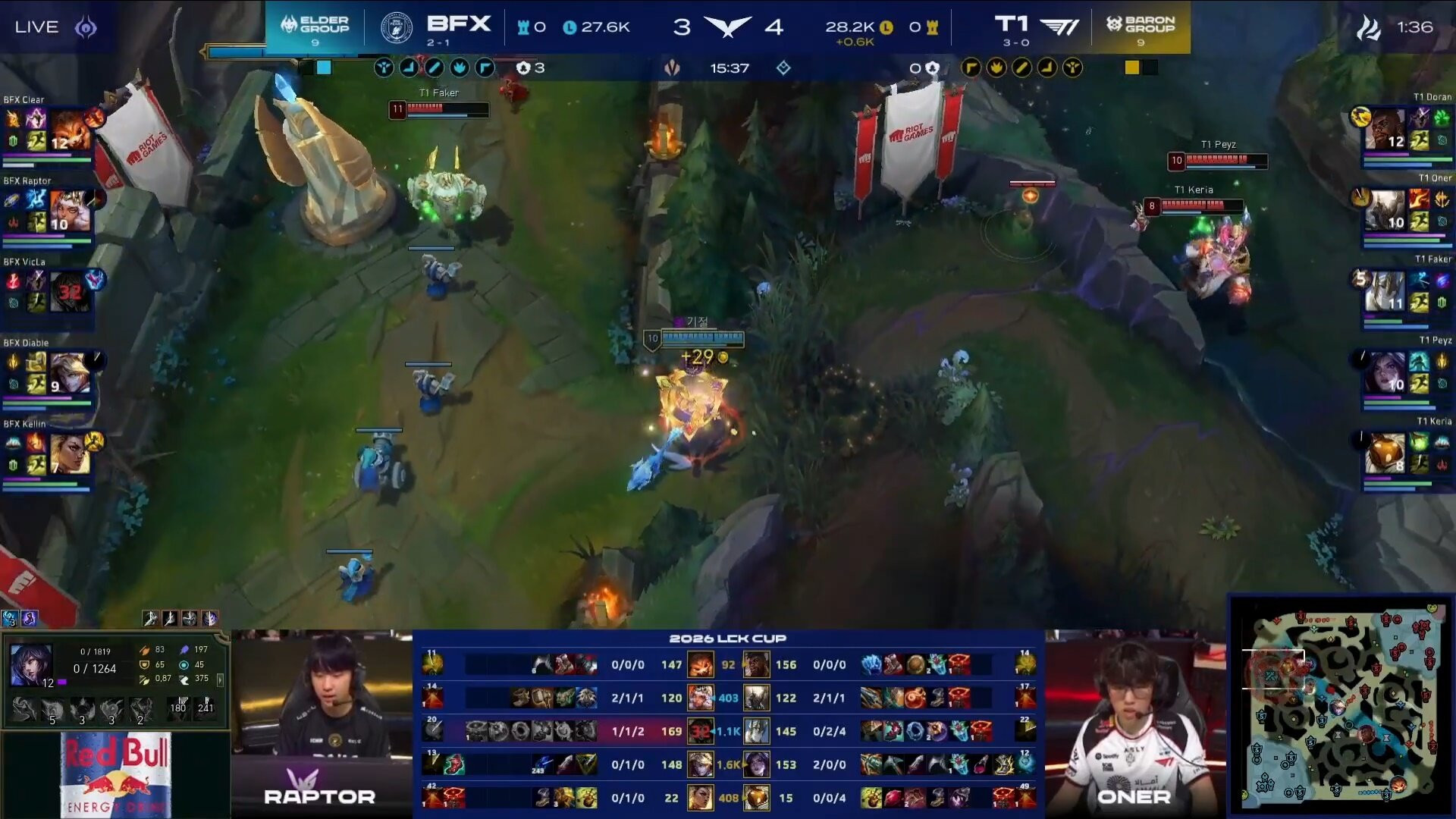Select the top lane scoreboard row
Viewport: 1456px width, 819px height.
coord(728,665)
